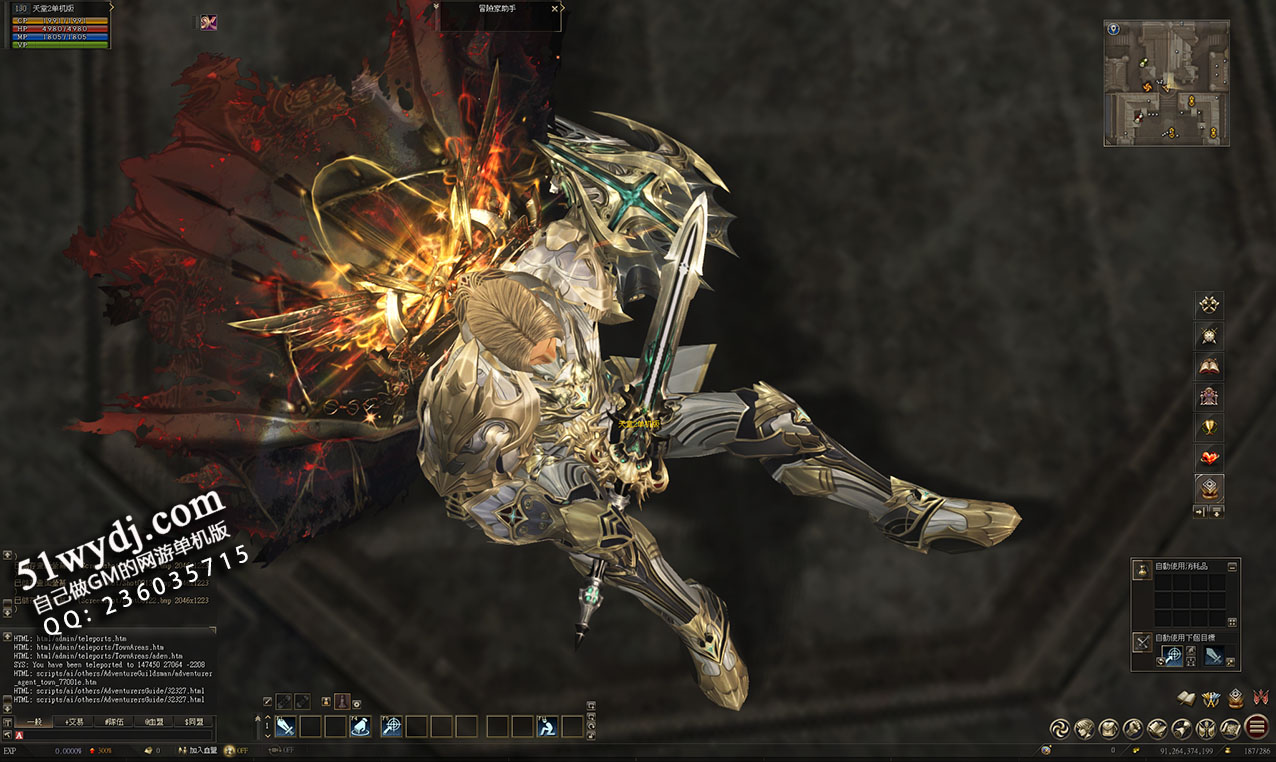The height and width of the screenshot is (762, 1276).
Task: Select the $同盟 chat tab
Action: (193, 721)
